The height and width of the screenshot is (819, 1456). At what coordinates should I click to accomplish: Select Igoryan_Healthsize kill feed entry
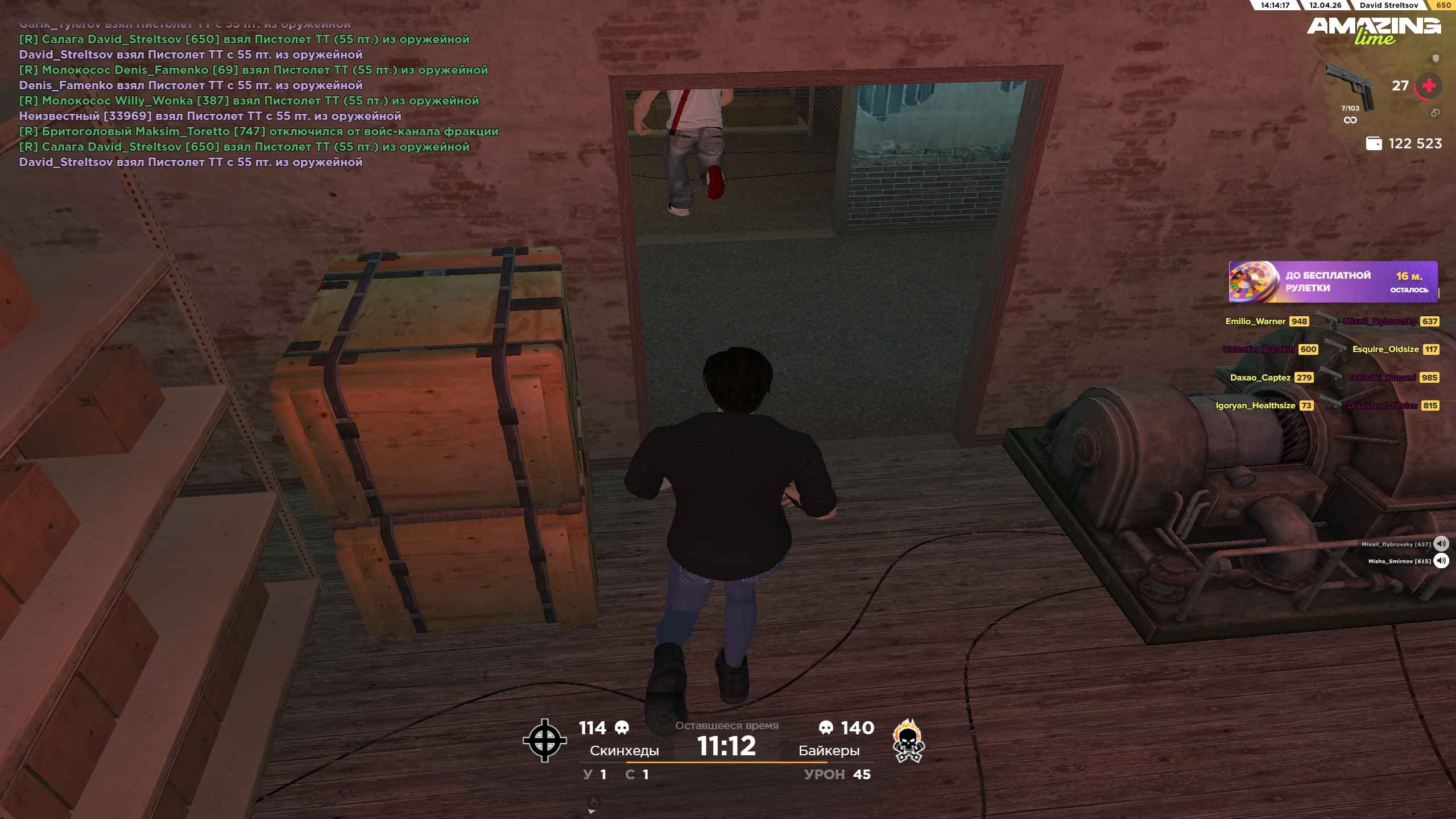click(x=1264, y=406)
